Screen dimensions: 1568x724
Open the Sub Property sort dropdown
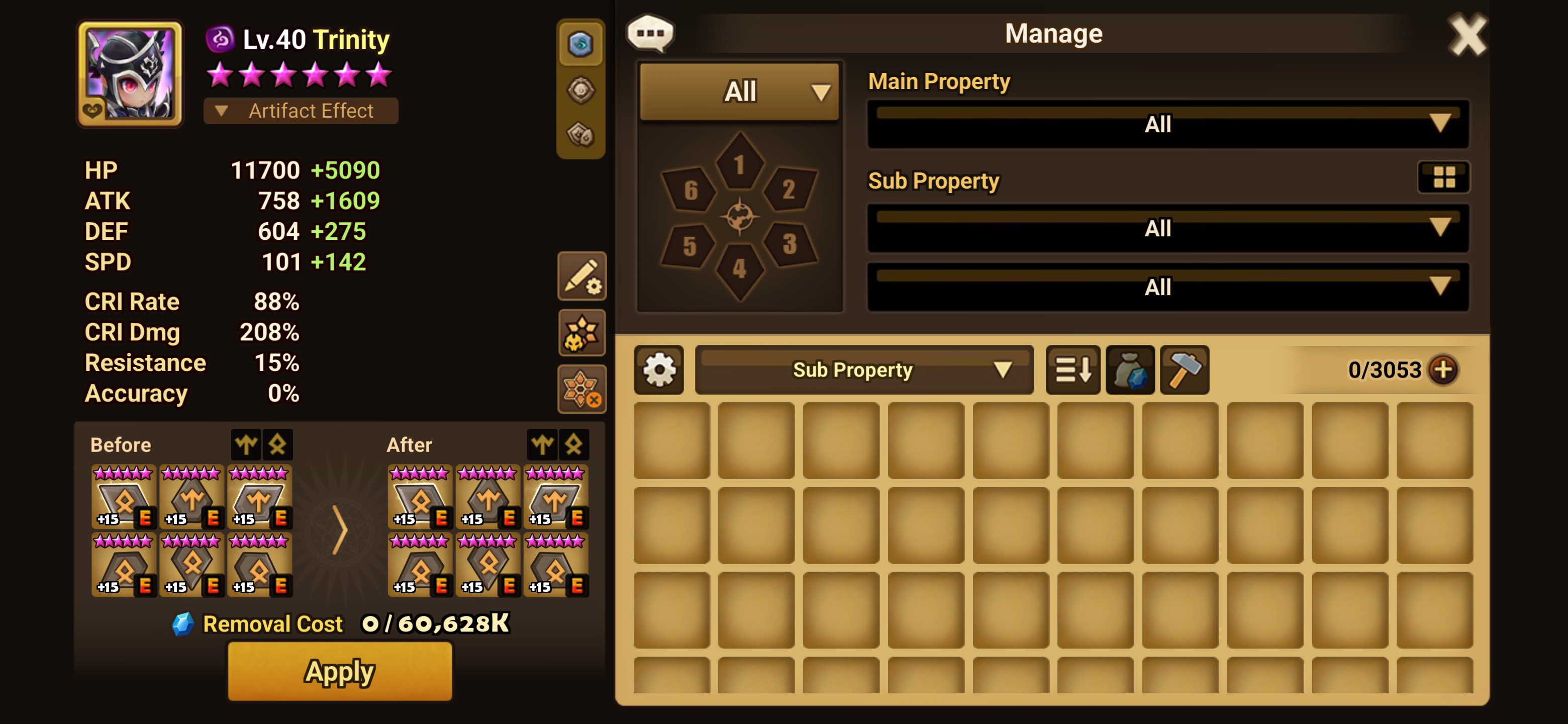(x=864, y=370)
